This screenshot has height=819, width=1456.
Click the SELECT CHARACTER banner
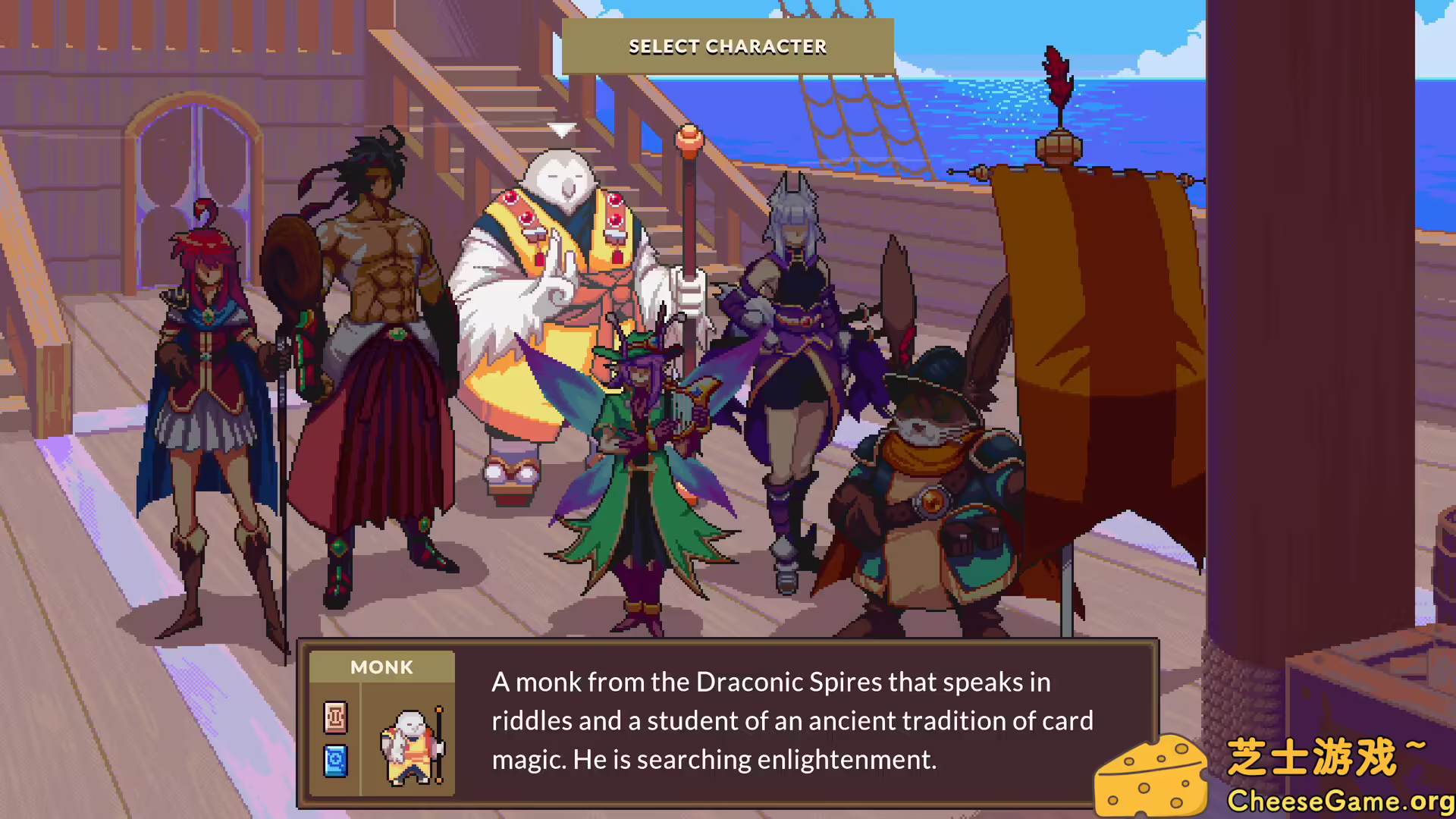coord(727,46)
